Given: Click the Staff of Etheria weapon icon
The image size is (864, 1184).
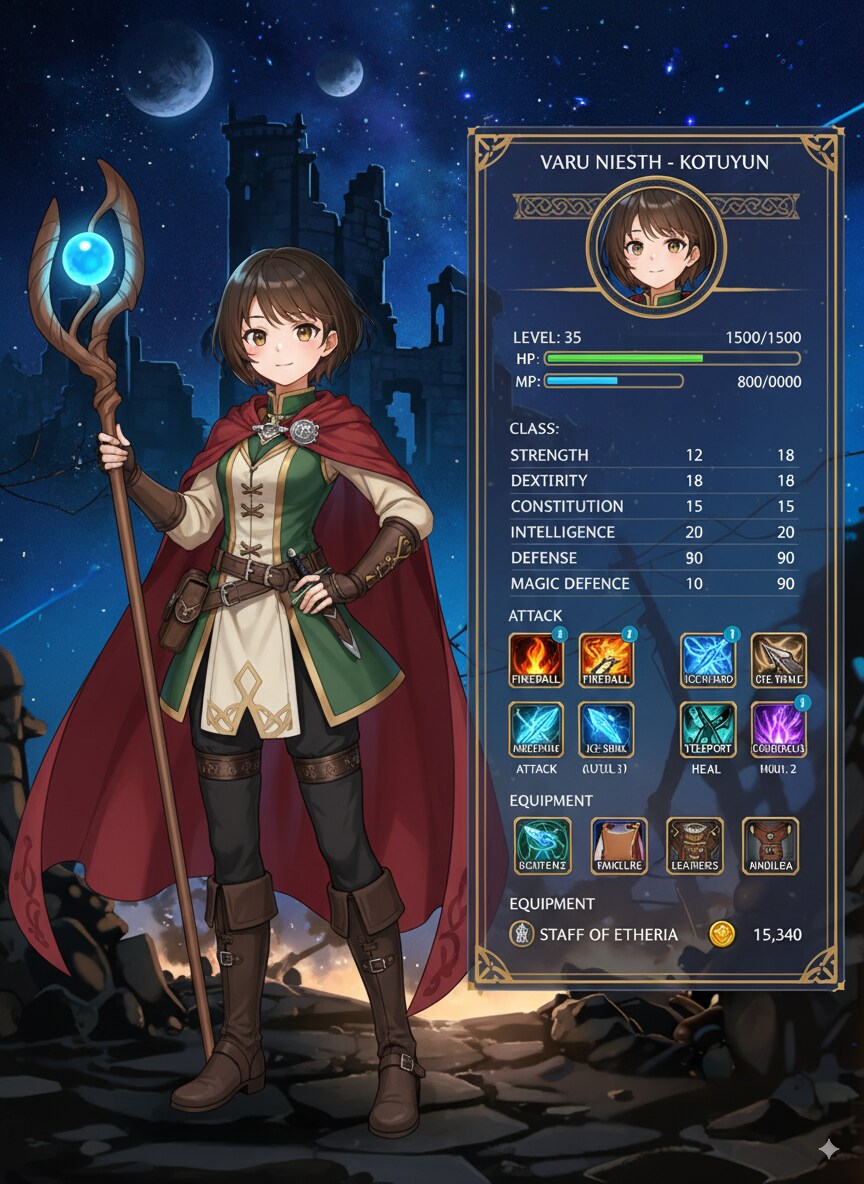Looking at the screenshot, I should tap(520, 935).
